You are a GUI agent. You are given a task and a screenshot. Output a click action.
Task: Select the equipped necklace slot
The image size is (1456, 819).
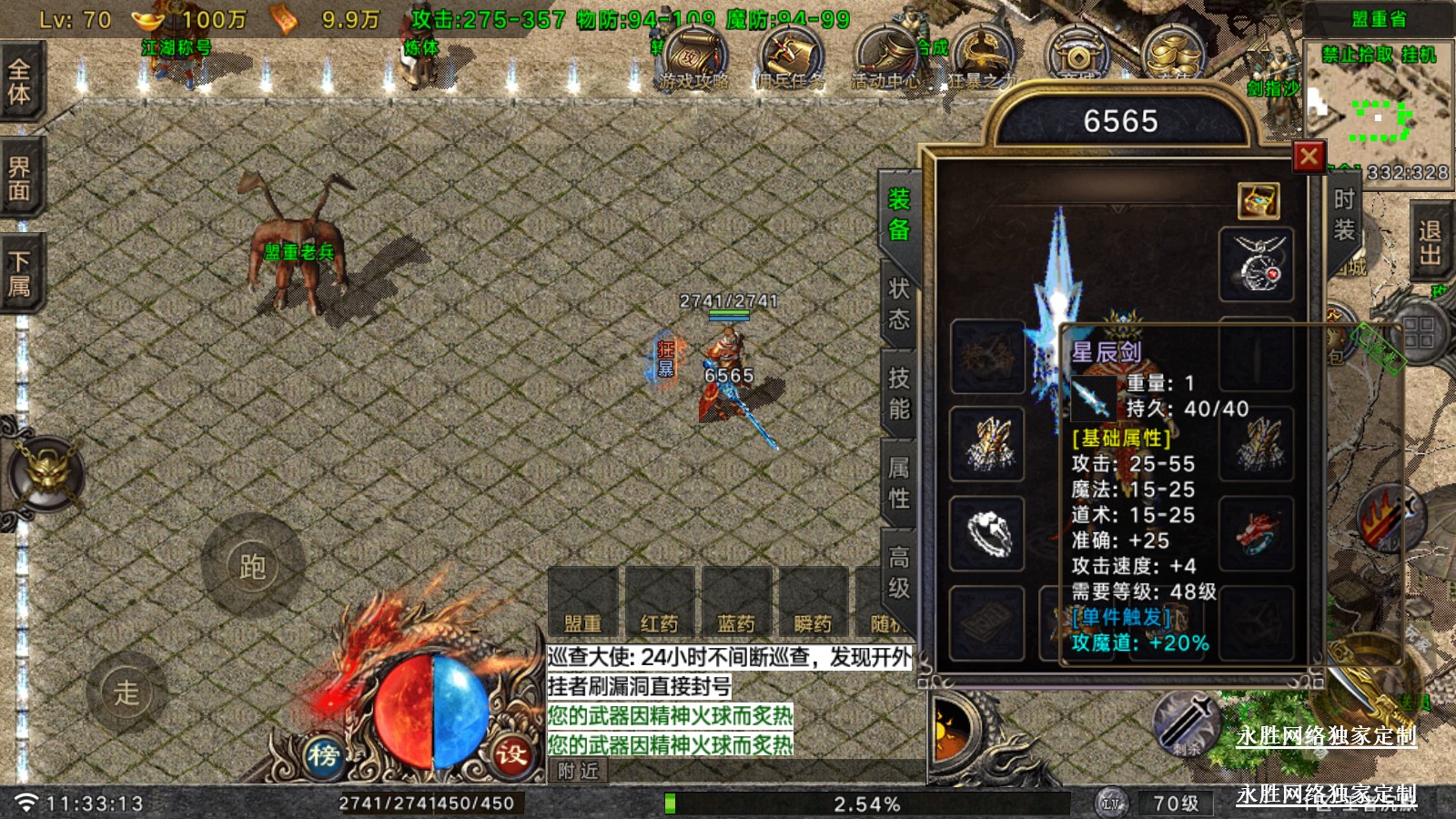pyautogui.click(x=1256, y=264)
